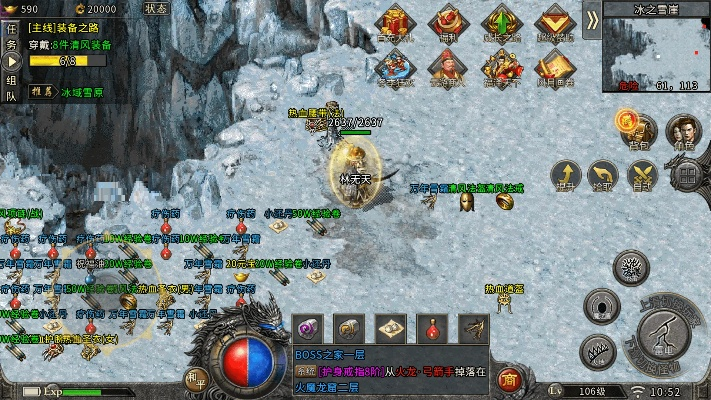Open the 角色 character sheet

click(684, 129)
